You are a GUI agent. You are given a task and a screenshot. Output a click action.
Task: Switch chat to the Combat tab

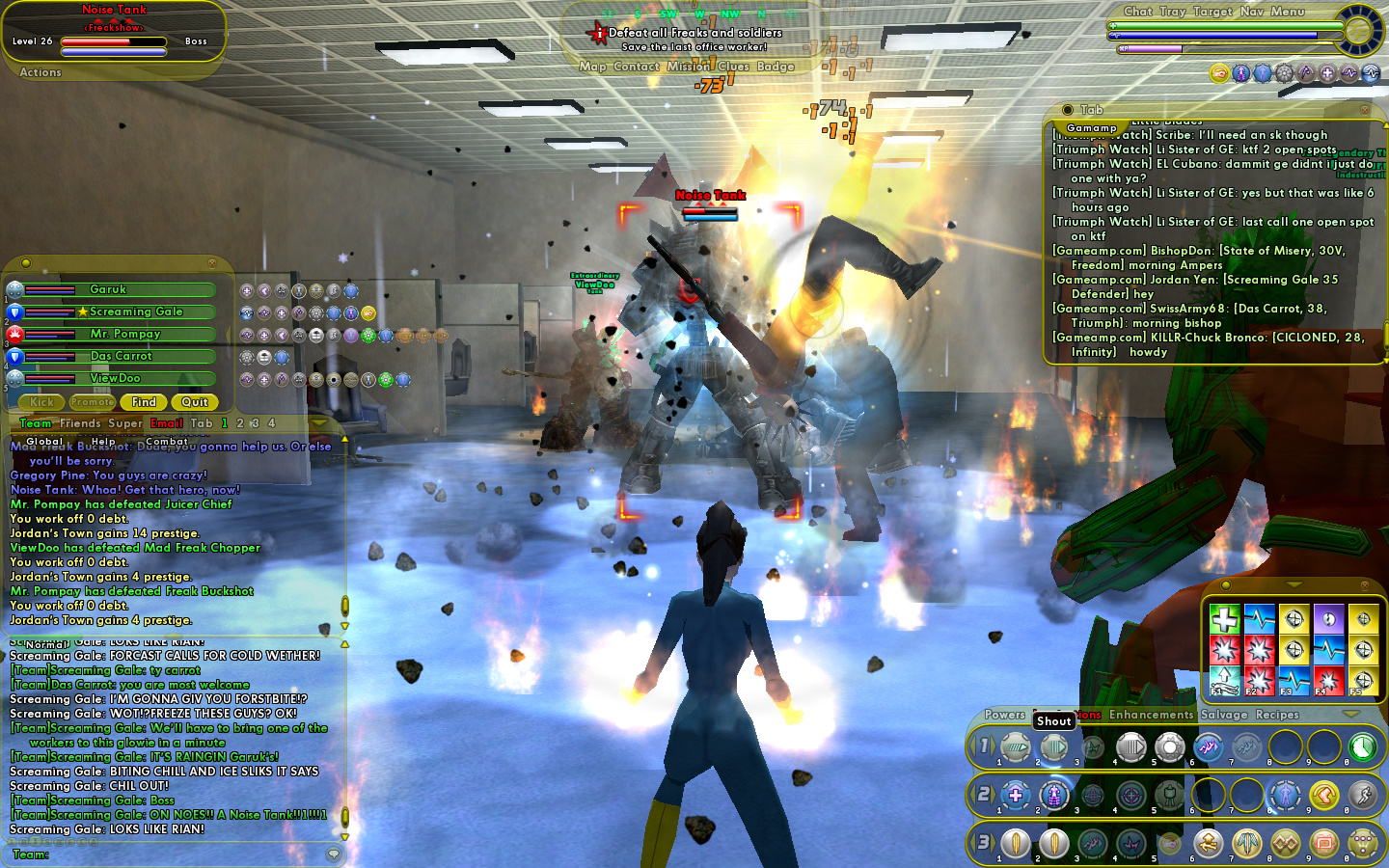click(x=167, y=441)
